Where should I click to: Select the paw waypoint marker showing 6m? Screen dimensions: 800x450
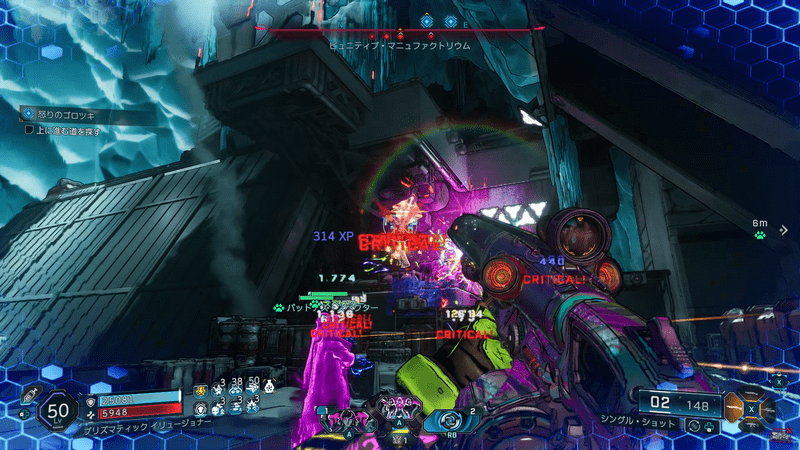(x=760, y=236)
